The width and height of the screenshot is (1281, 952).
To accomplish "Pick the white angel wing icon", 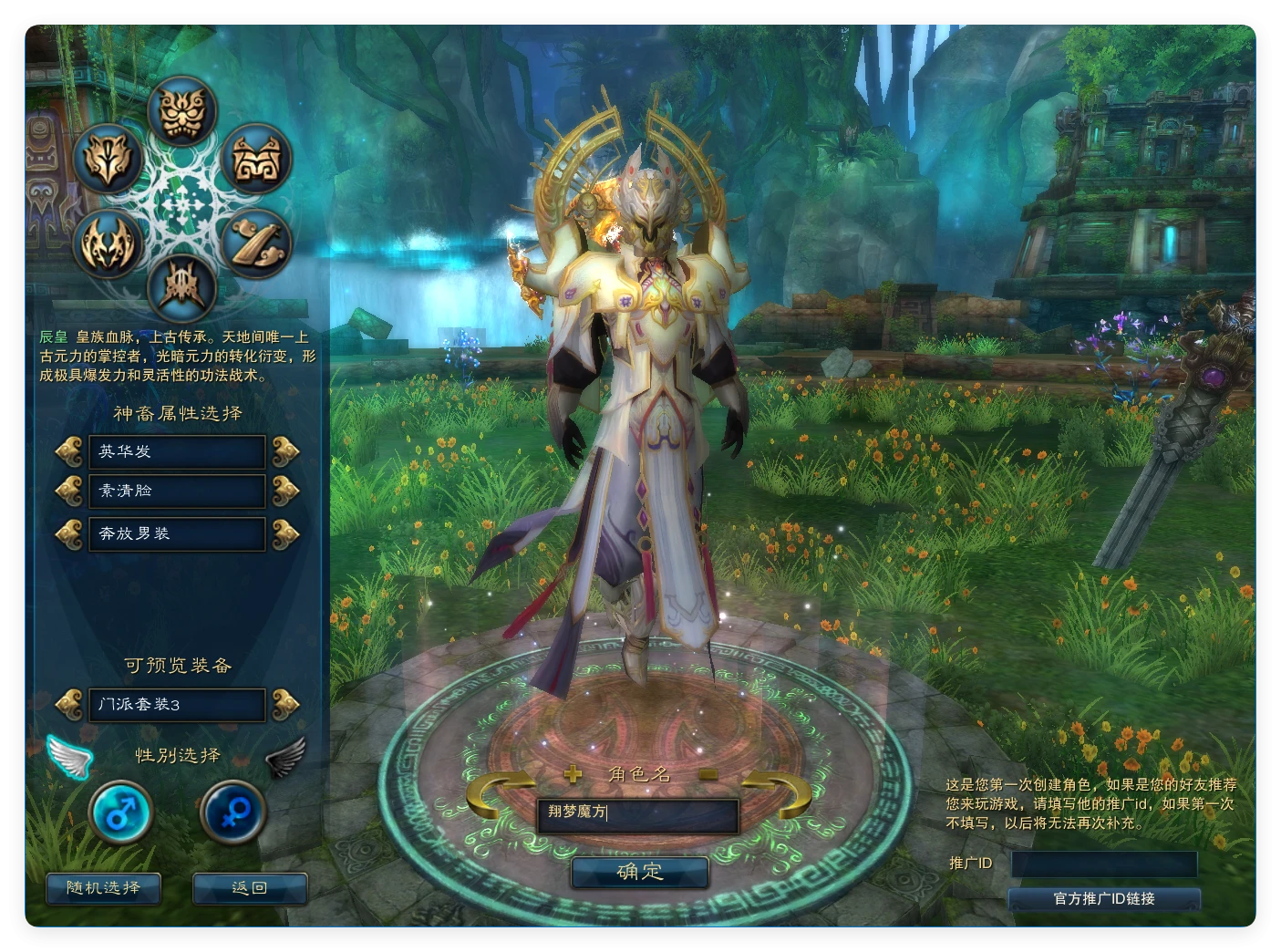I will tap(70, 756).
